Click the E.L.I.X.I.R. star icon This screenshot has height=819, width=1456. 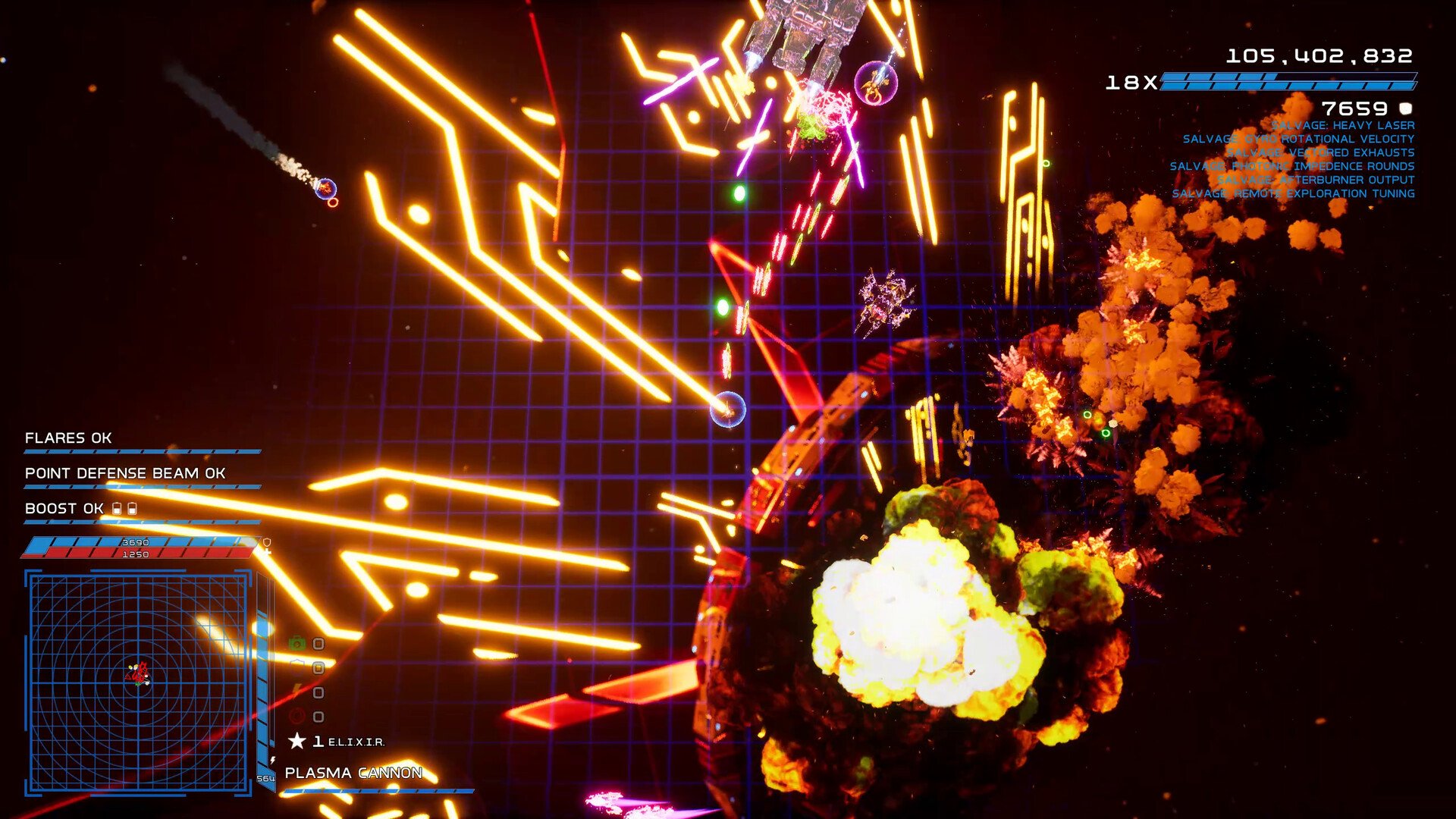click(297, 741)
